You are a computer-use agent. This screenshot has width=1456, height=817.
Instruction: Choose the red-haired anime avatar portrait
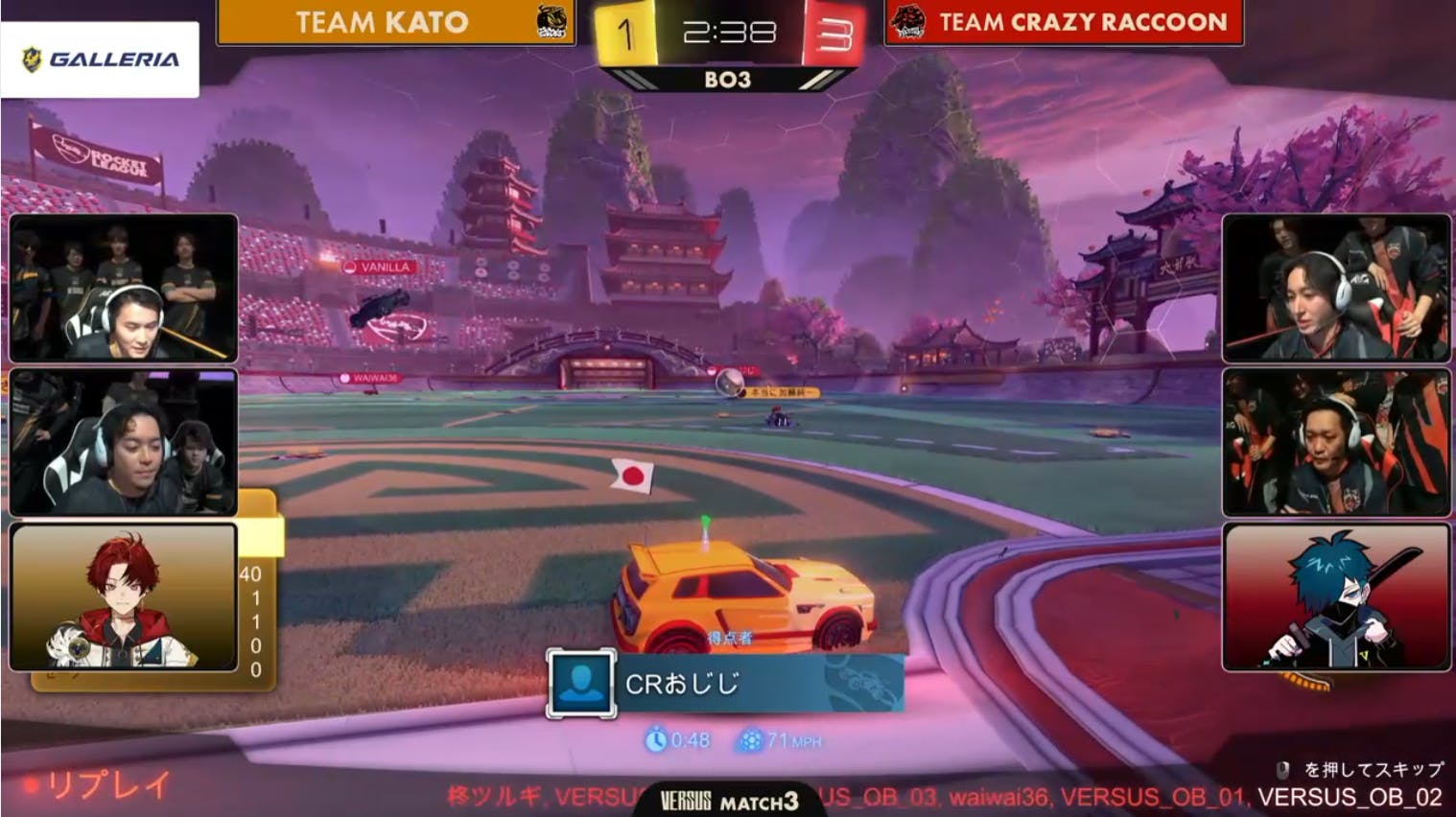coord(123,596)
